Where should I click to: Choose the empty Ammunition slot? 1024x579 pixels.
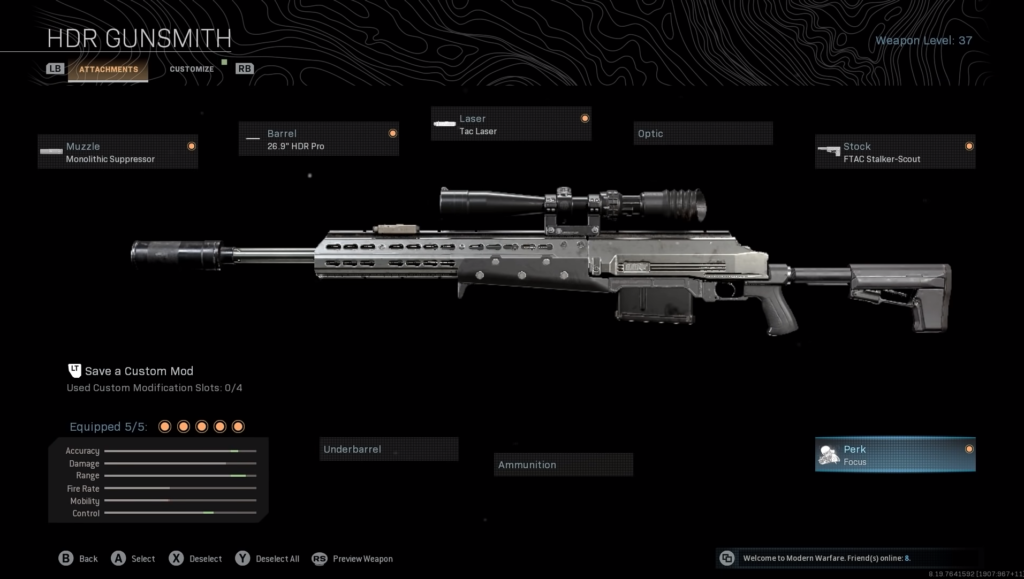(564, 465)
